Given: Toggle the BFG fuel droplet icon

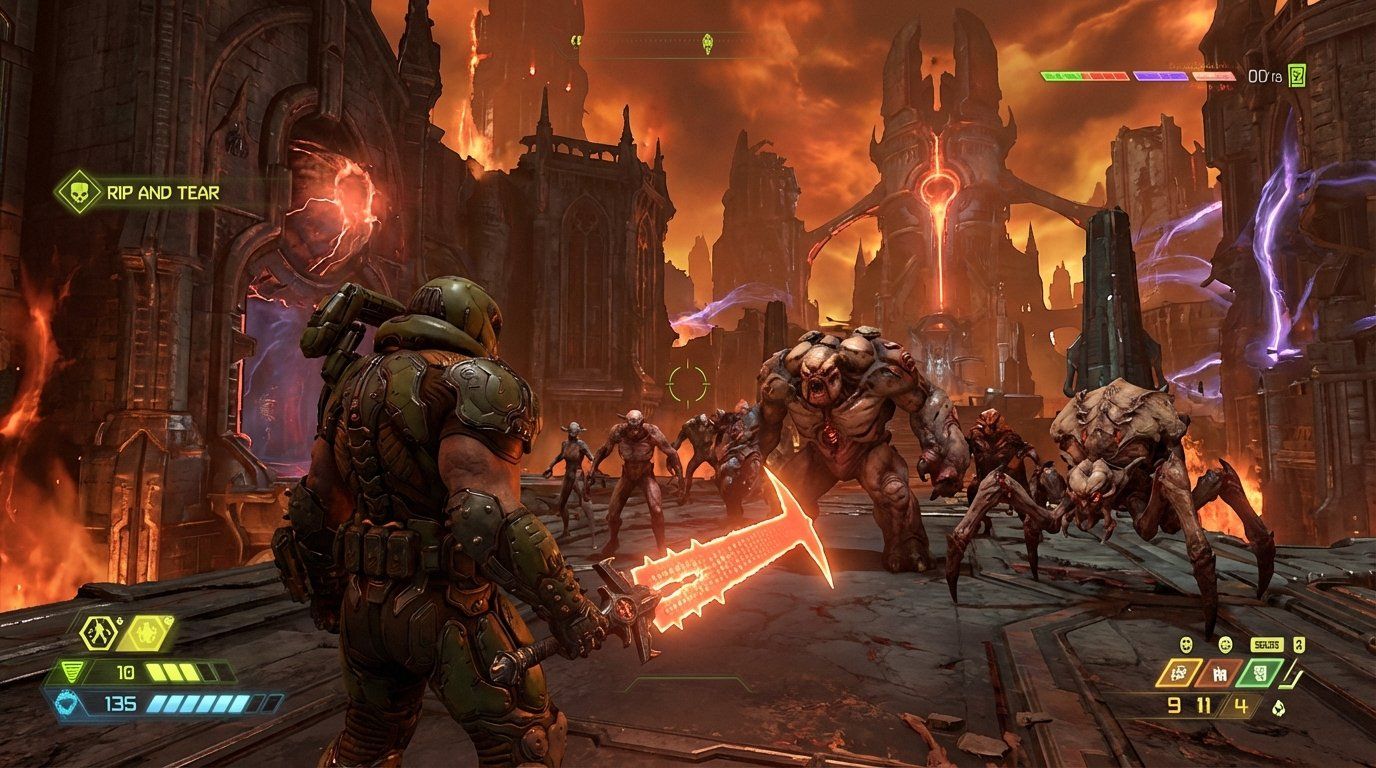Looking at the screenshot, I should point(1279,707).
